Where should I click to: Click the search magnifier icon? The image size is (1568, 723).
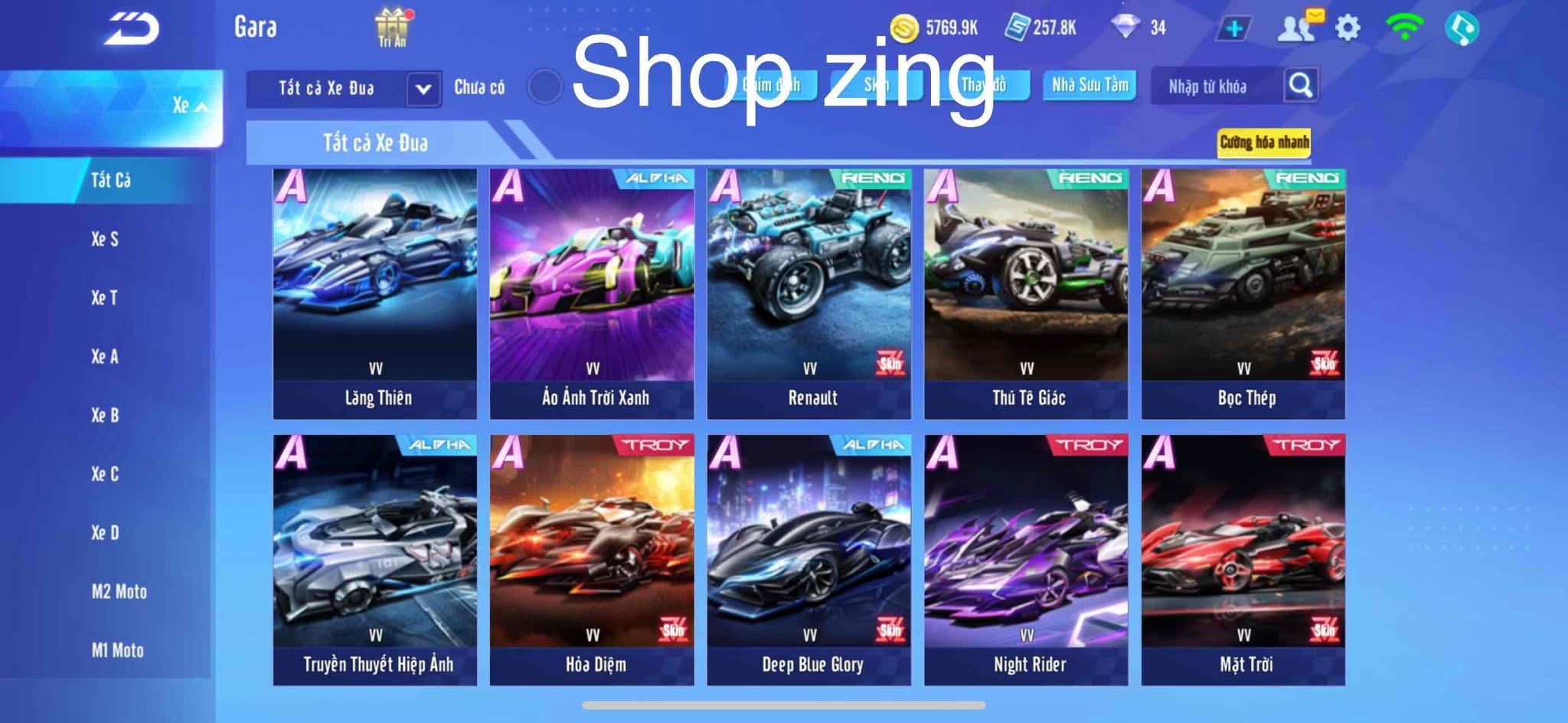(1300, 87)
